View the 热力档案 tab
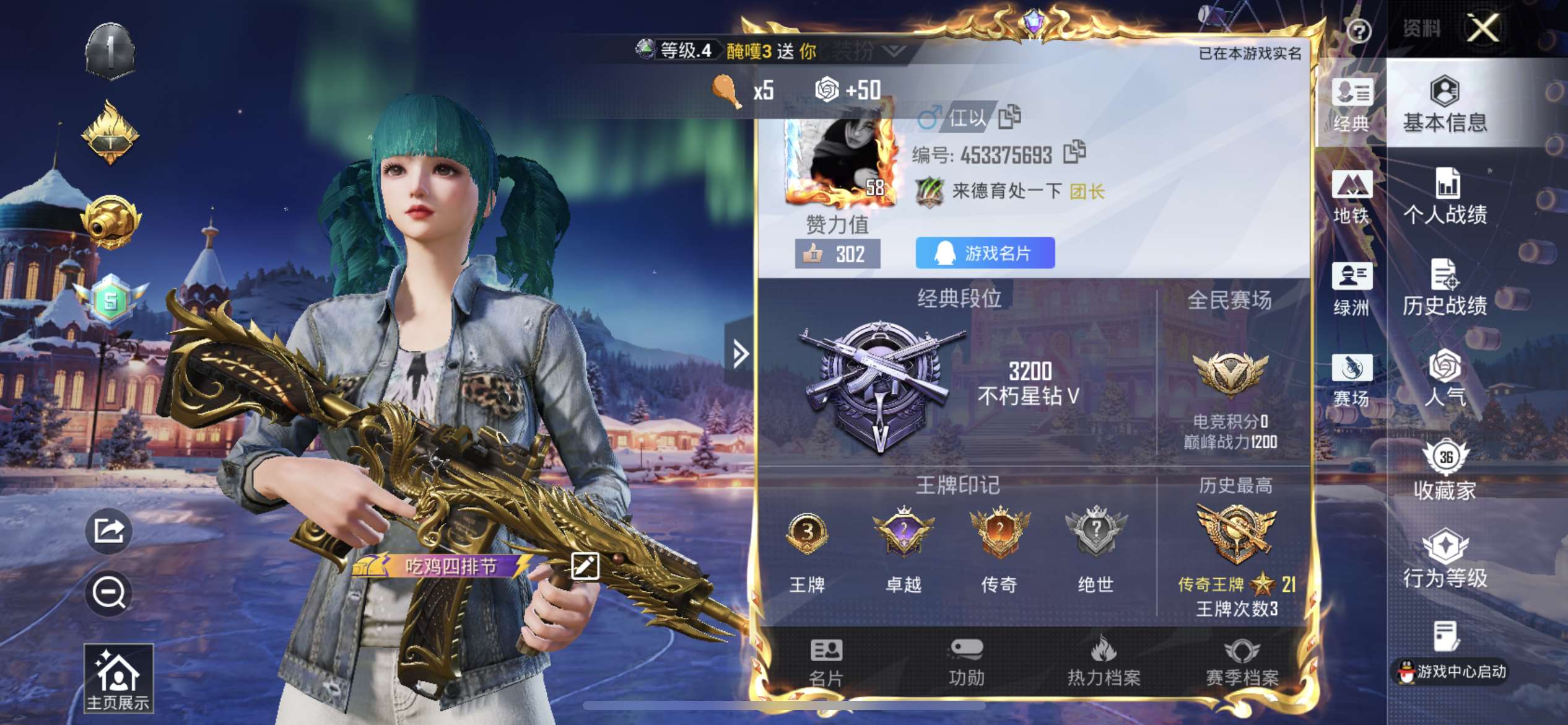The image size is (1568, 725). pyautogui.click(x=1104, y=662)
